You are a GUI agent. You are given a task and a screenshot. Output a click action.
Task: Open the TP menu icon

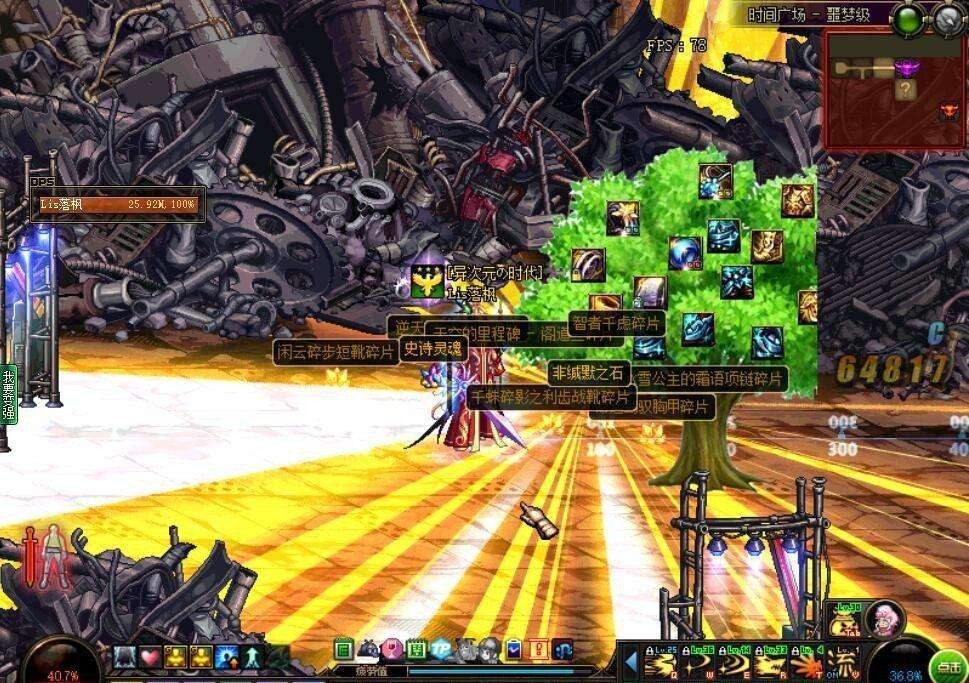tap(441, 649)
